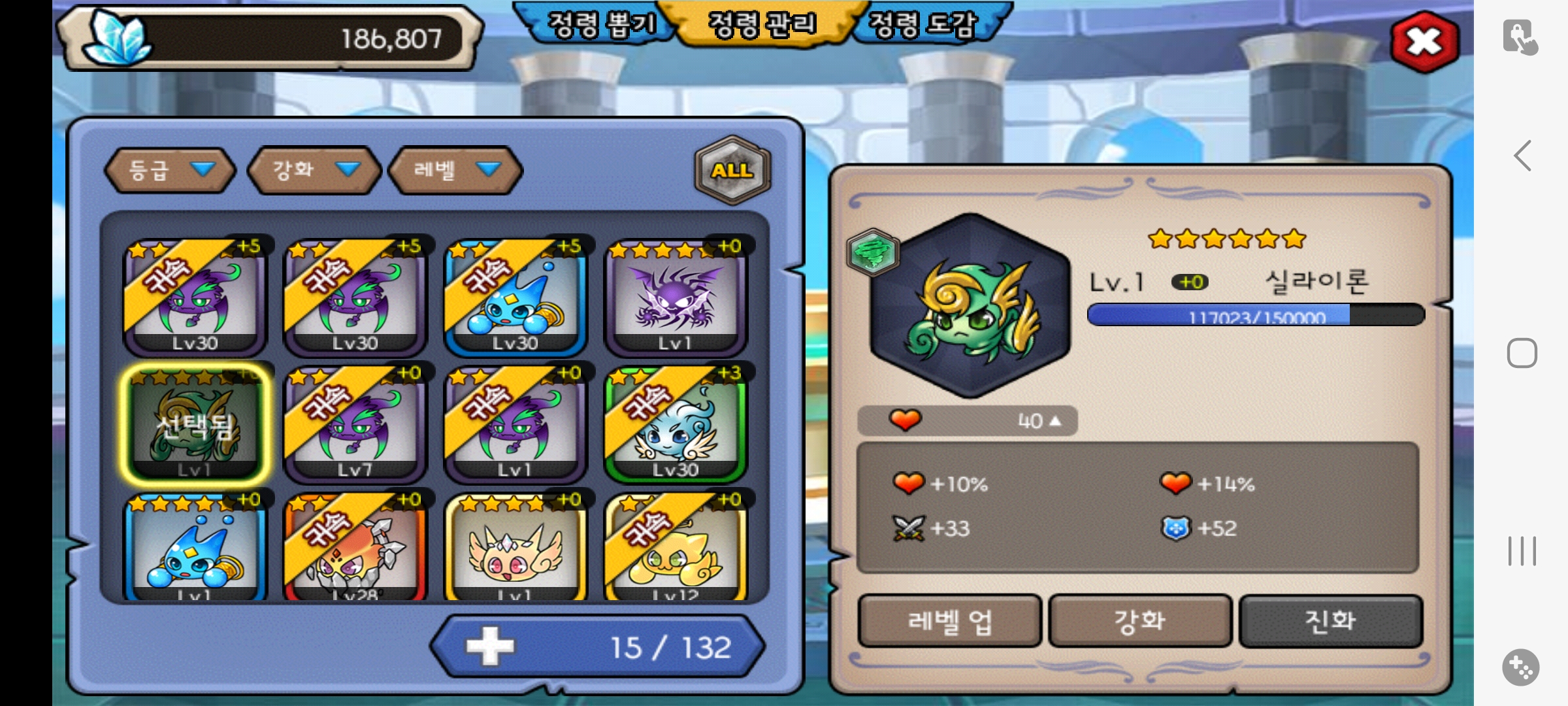Expand spirit storage with the plus button
Image resolution: width=1568 pixels, height=706 pixels.
[x=490, y=647]
